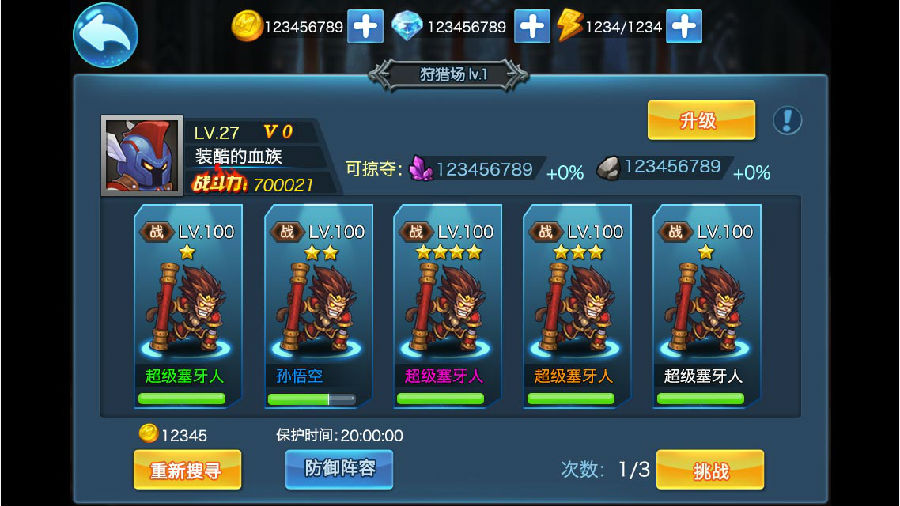Open the 防御阵容 defense lineup
This screenshot has width=900, height=506.
(x=339, y=469)
